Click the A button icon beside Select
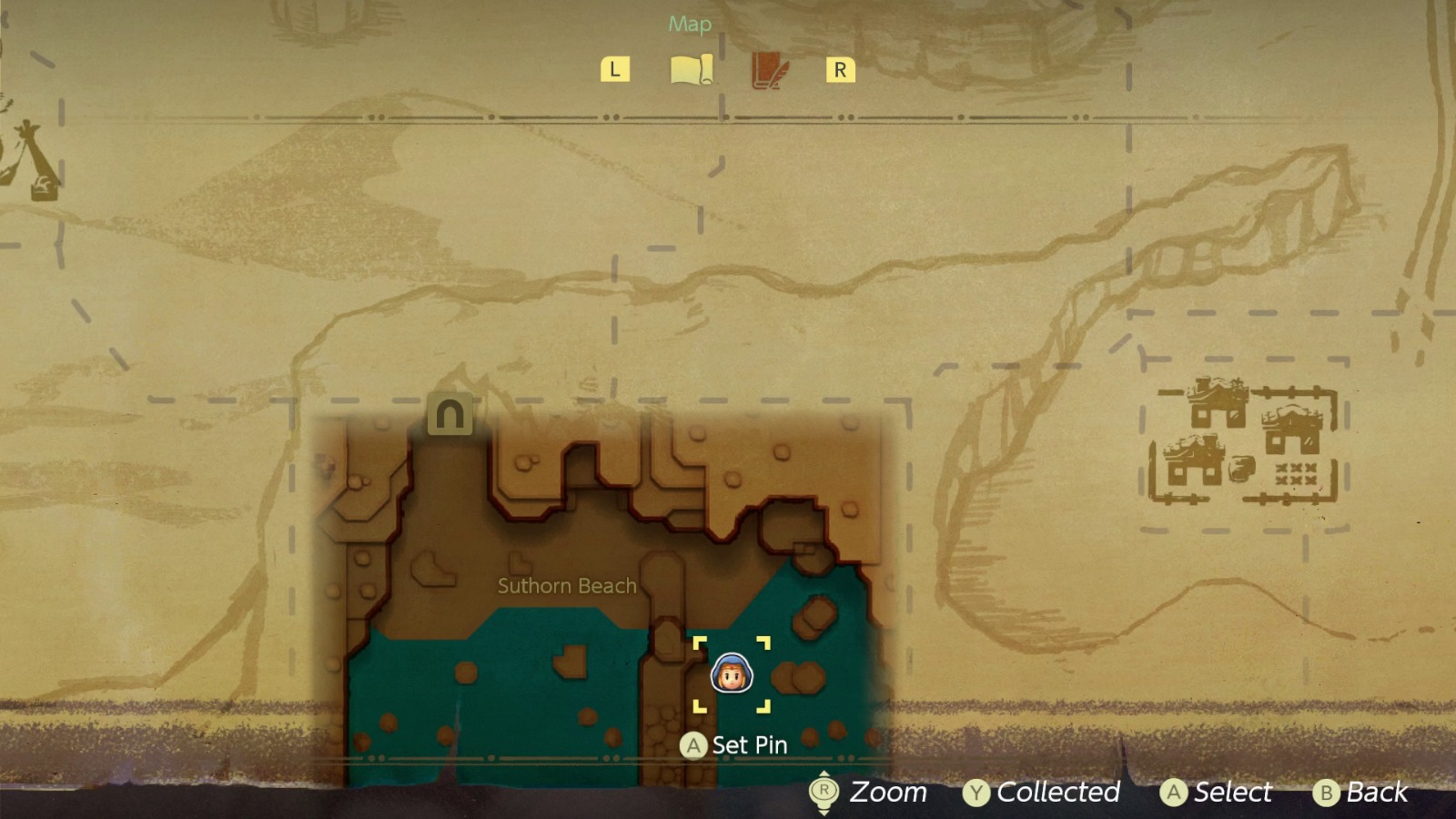This screenshot has width=1456, height=819. pyautogui.click(x=1172, y=792)
